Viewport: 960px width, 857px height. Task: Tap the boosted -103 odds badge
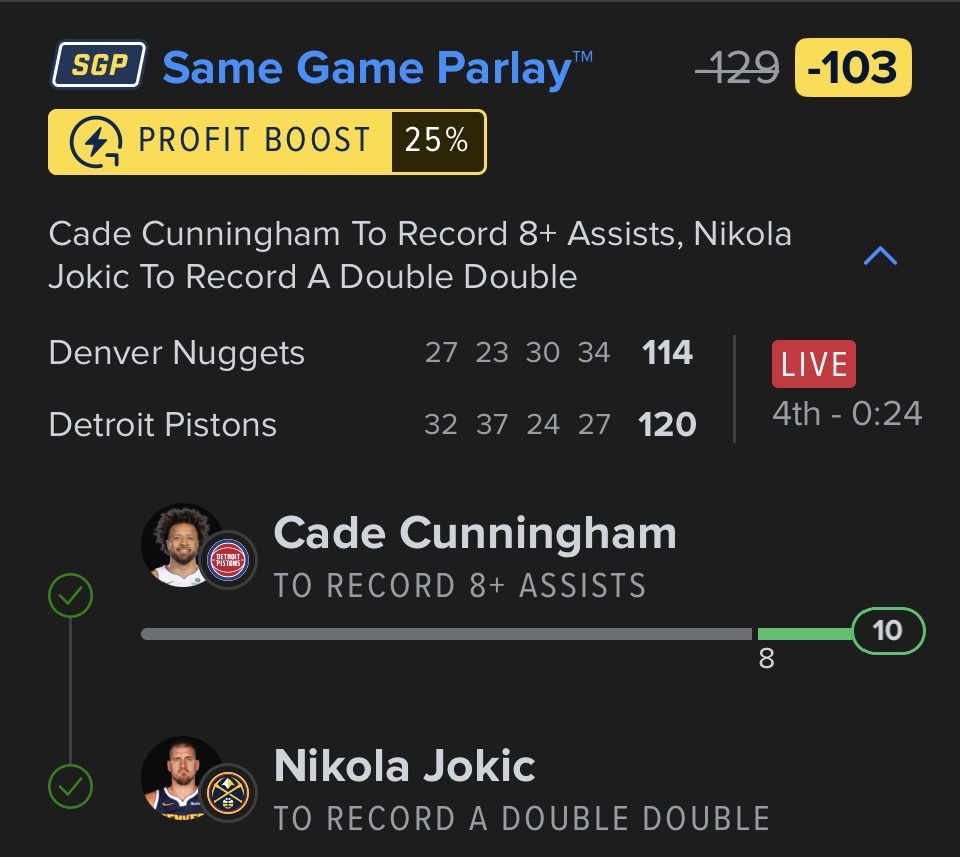tap(852, 68)
